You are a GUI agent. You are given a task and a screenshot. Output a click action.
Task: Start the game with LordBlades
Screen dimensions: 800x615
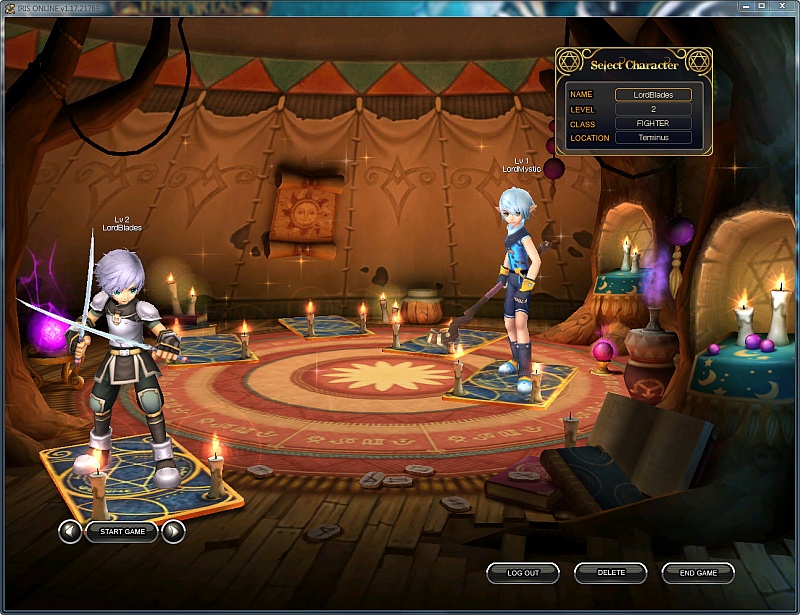point(122,532)
